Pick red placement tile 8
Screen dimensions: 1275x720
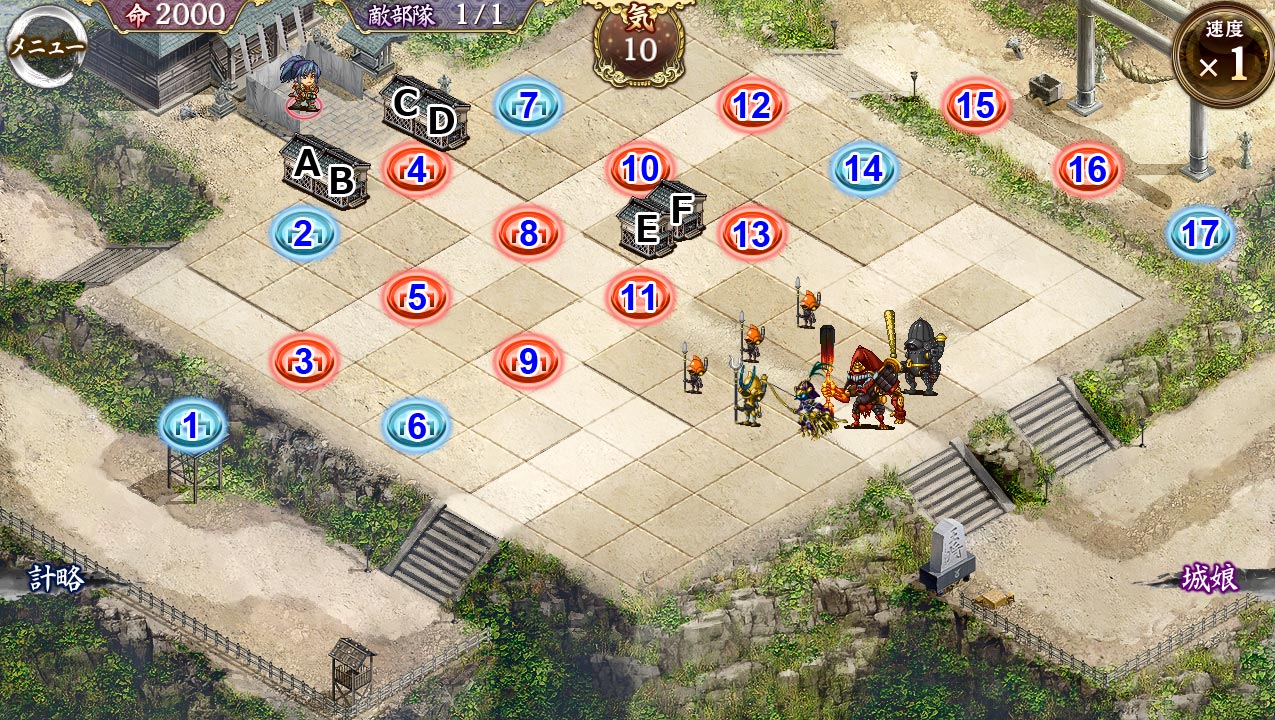[x=528, y=234]
